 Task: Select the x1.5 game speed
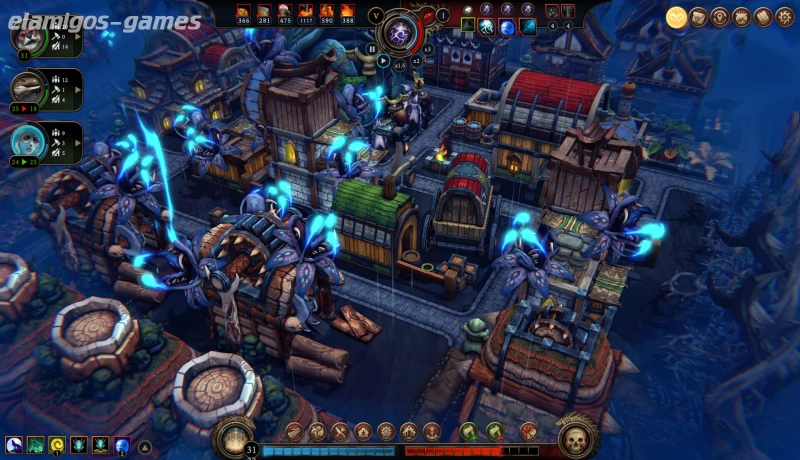(x=400, y=64)
